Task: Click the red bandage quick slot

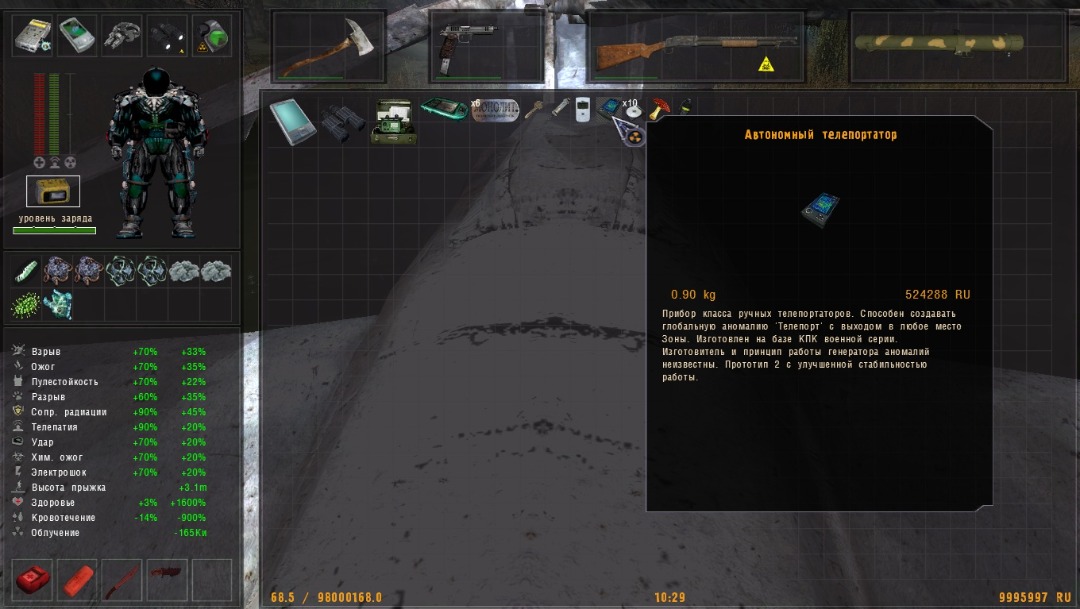Action: tap(78, 580)
